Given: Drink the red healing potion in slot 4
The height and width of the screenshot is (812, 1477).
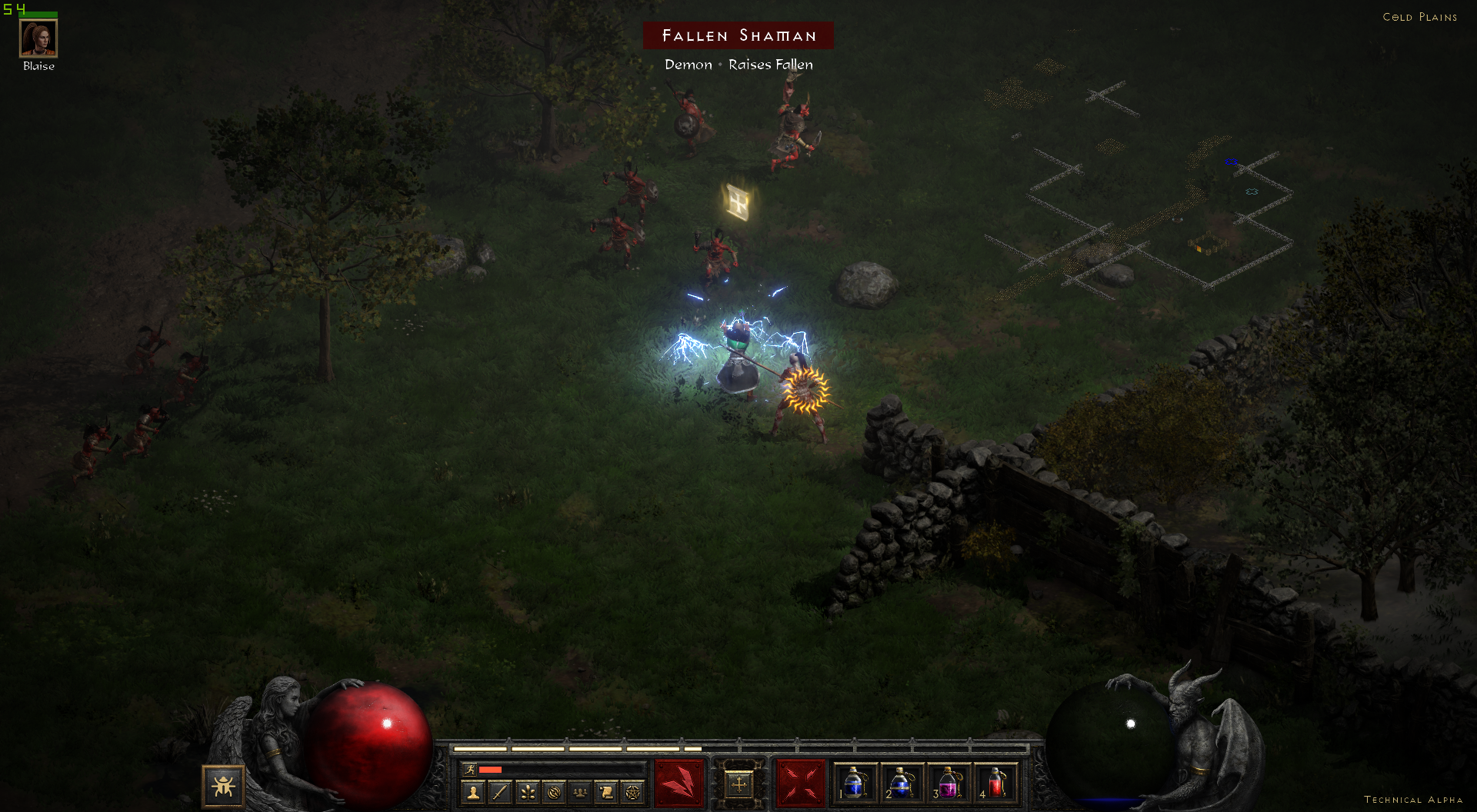Looking at the screenshot, I should (x=995, y=783).
